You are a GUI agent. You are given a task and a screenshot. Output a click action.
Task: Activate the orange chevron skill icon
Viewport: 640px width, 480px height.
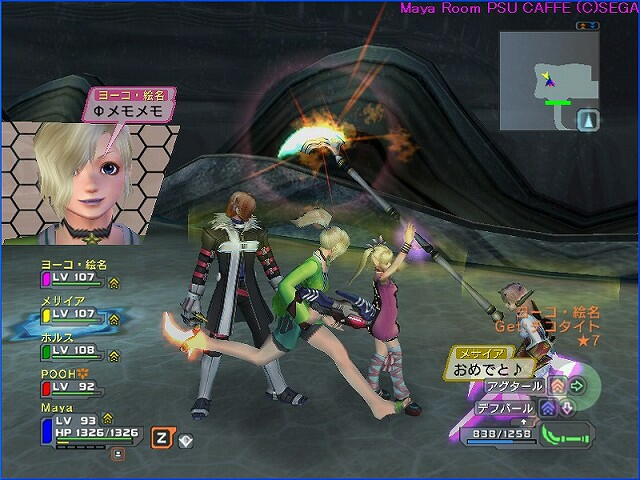[x=556, y=385]
